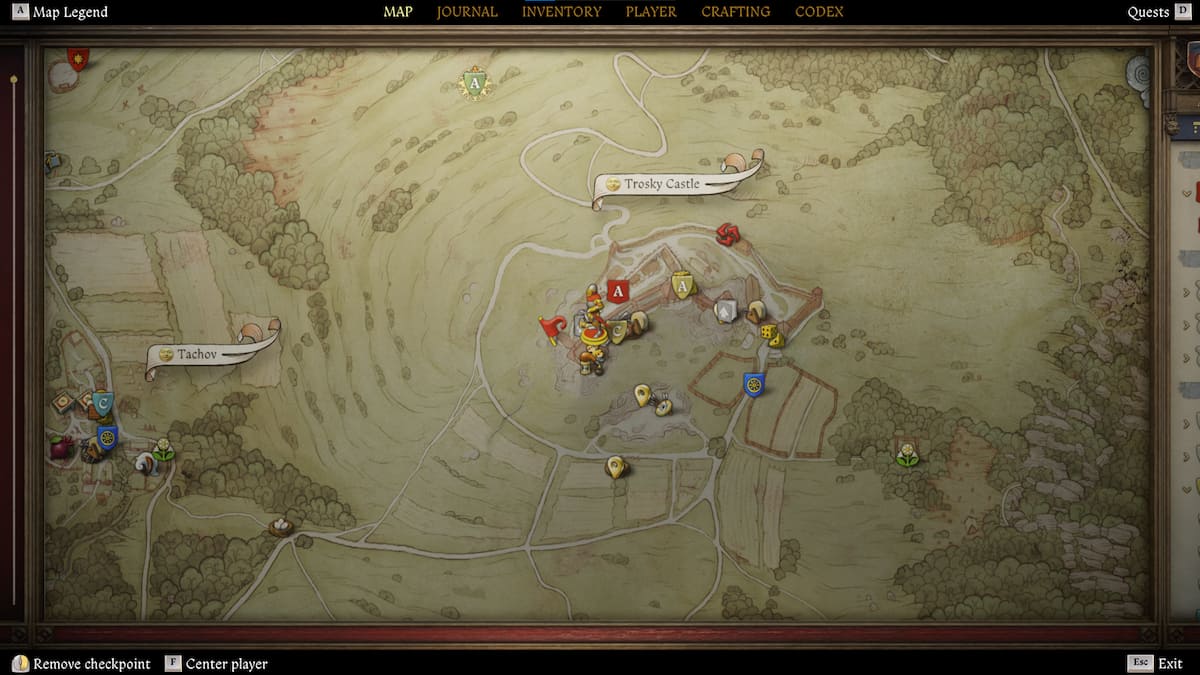
Task: Switch to the Inventory tab
Action: (561, 12)
